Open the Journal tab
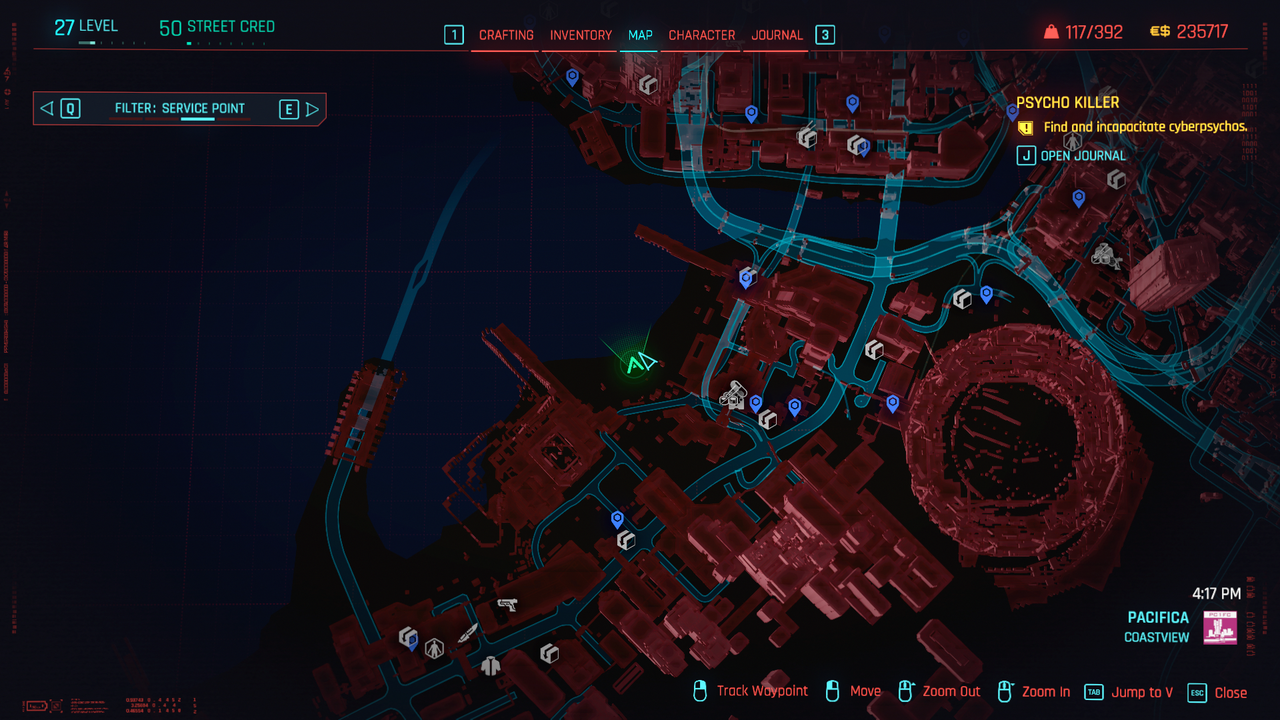Screen dimensions: 1280x720 click(777, 35)
